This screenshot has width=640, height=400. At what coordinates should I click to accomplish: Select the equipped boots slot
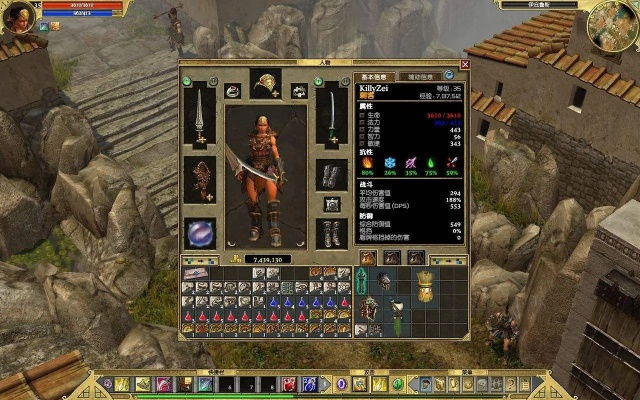click(x=331, y=232)
